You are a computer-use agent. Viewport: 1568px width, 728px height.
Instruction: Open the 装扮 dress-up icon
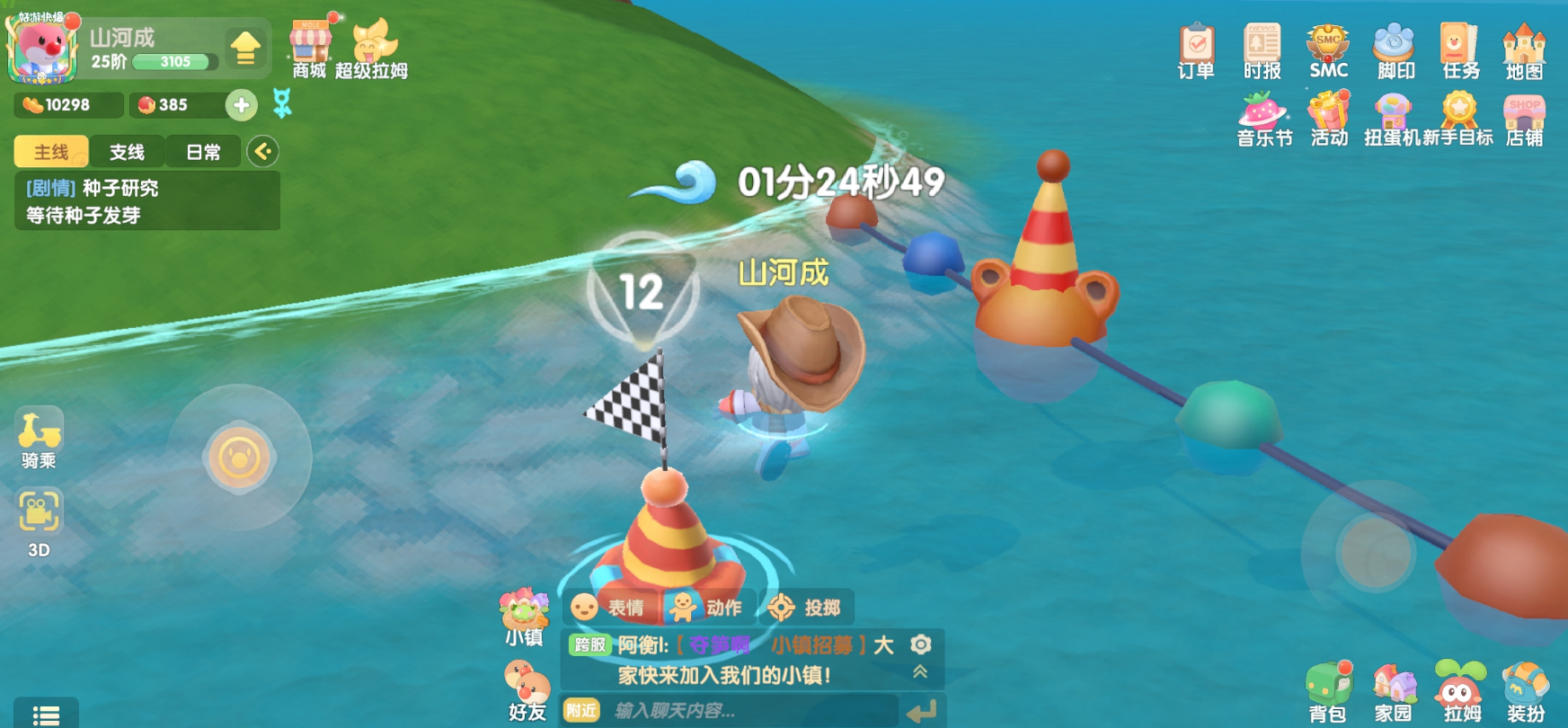coord(1525,688)
